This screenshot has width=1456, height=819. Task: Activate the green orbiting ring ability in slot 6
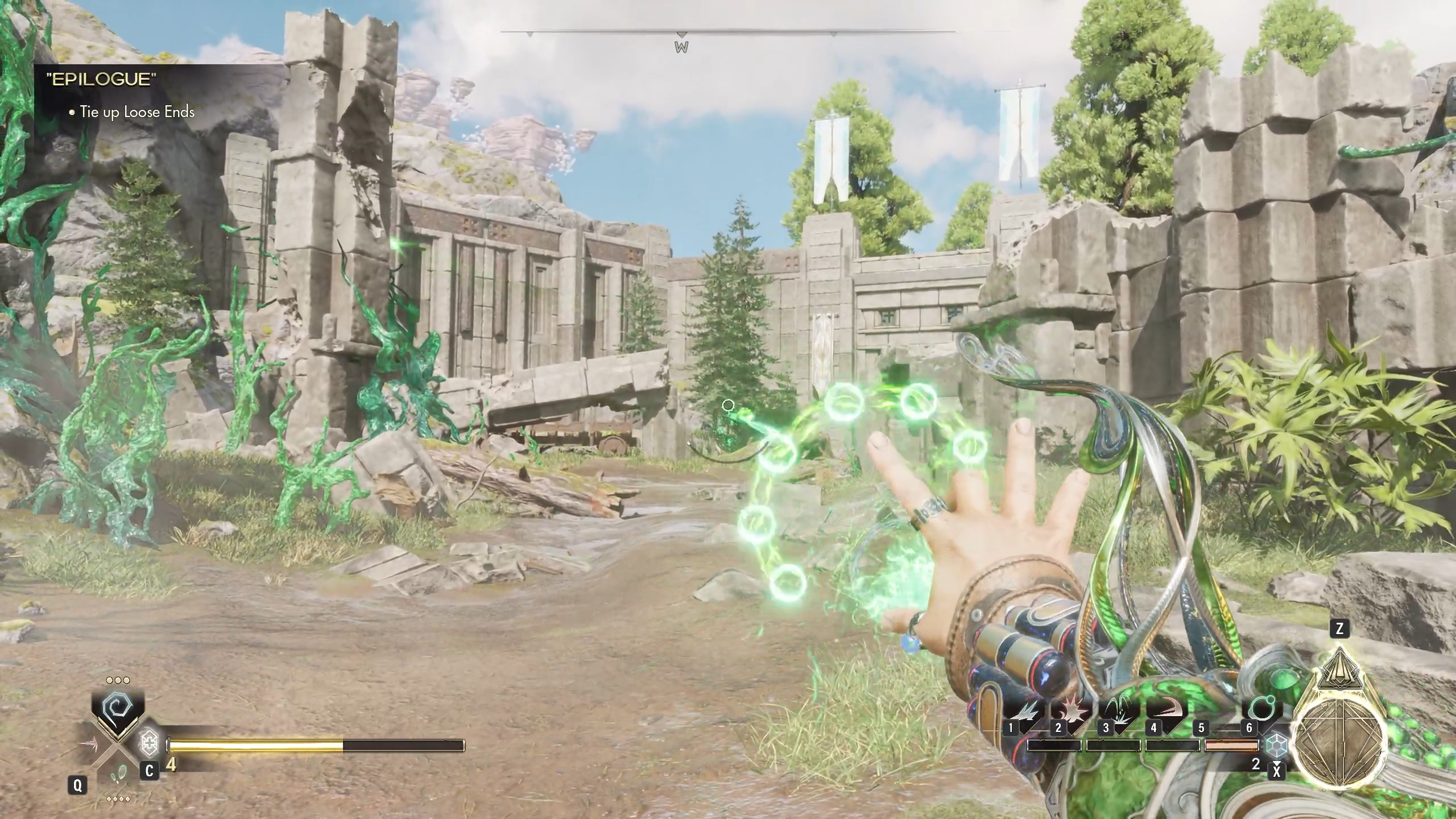1260,710
